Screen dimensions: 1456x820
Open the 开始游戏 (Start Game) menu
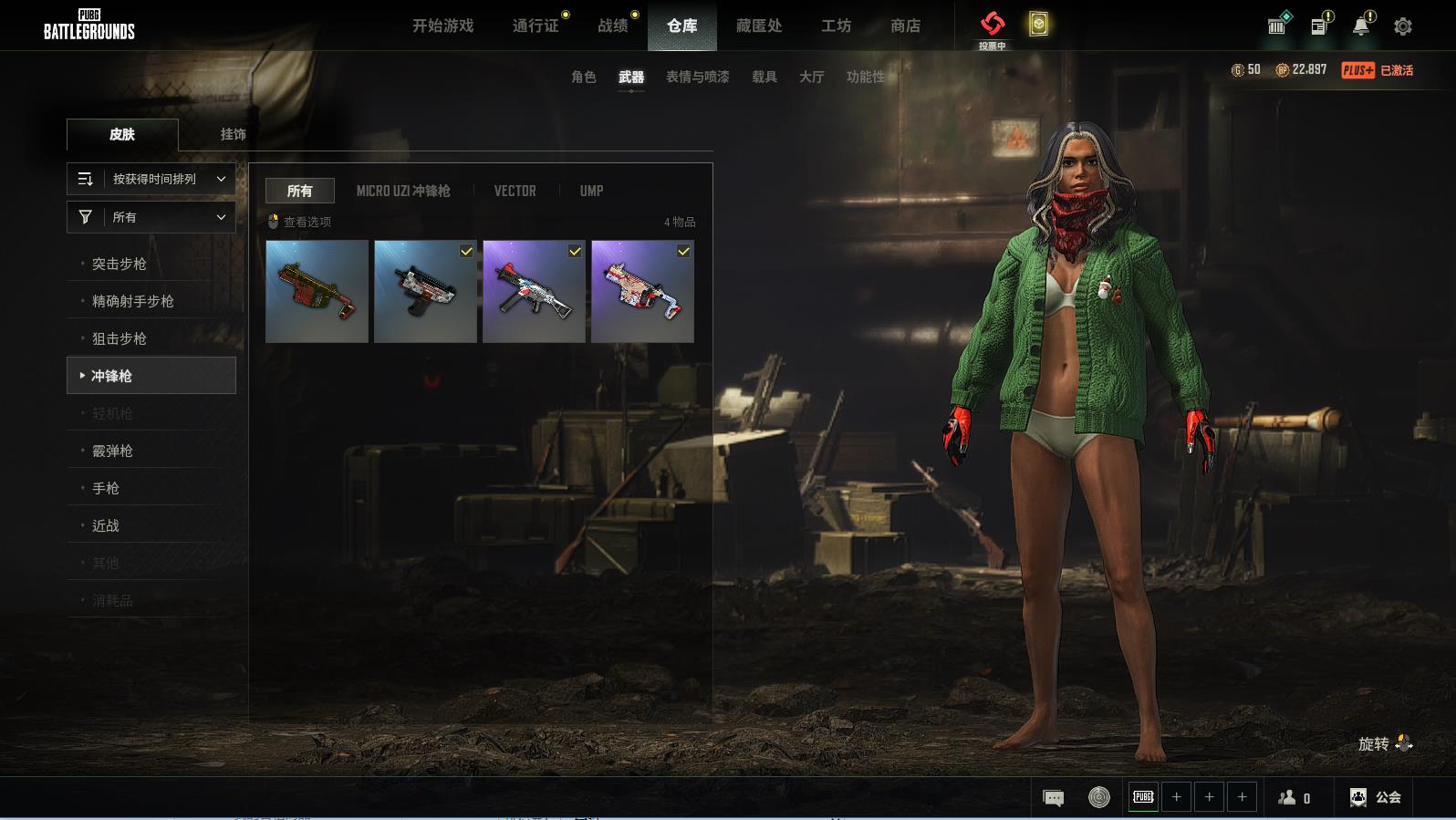point(442,26)
